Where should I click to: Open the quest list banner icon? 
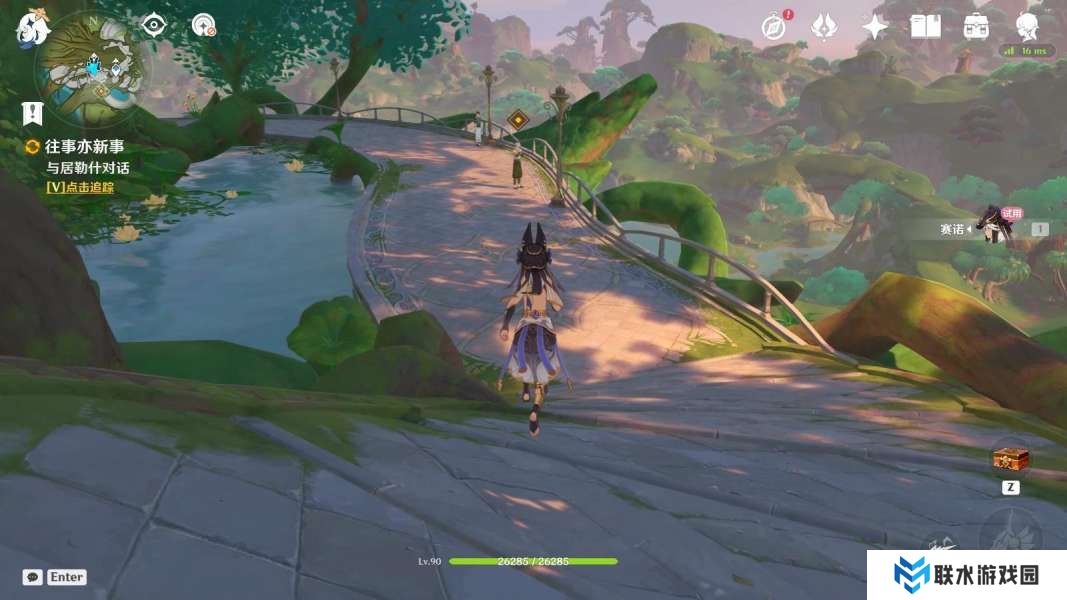pos(34,112)
